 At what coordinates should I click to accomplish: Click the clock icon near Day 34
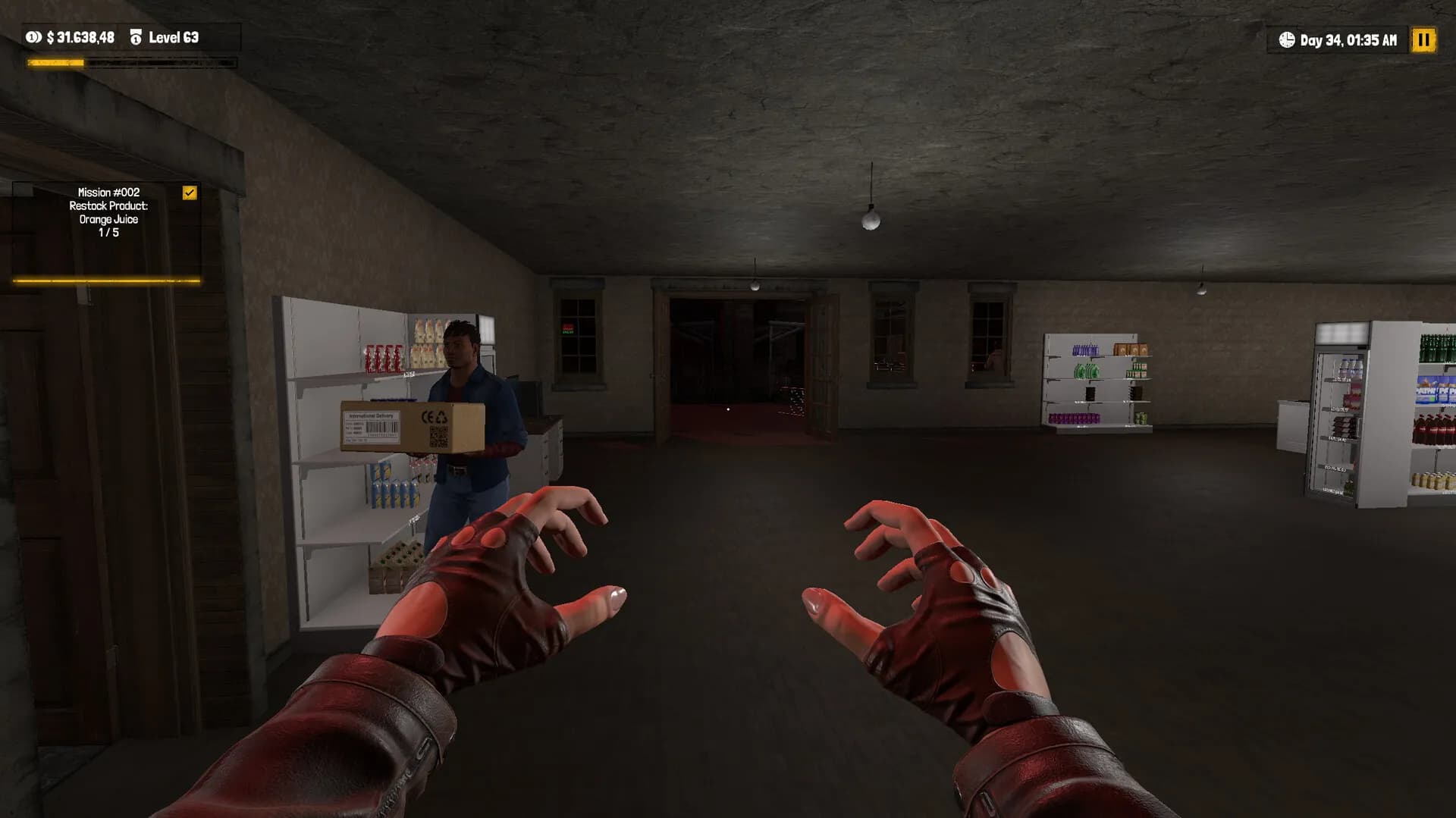click(1288, 40)
